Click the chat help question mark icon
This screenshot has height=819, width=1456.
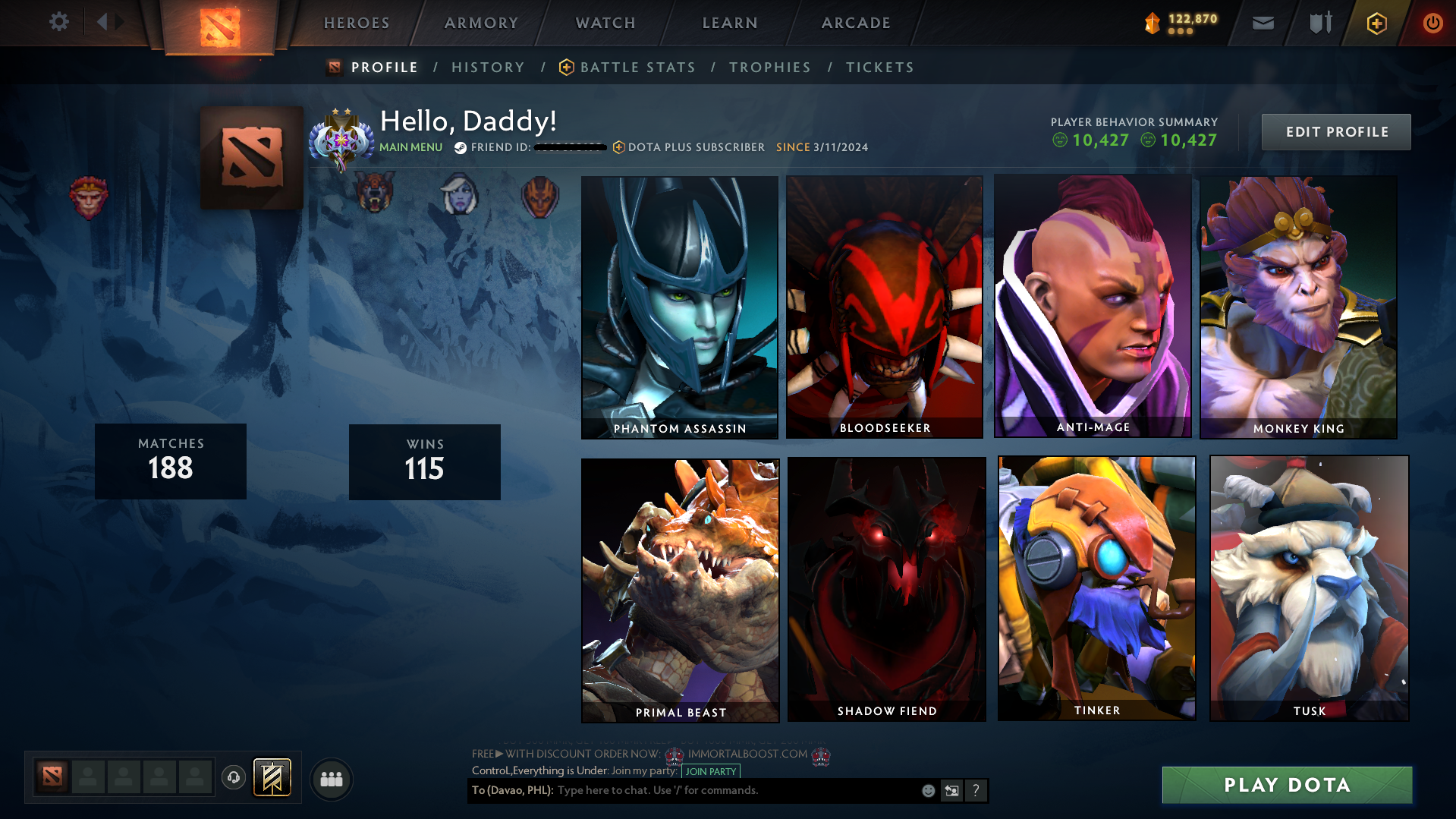976,790
